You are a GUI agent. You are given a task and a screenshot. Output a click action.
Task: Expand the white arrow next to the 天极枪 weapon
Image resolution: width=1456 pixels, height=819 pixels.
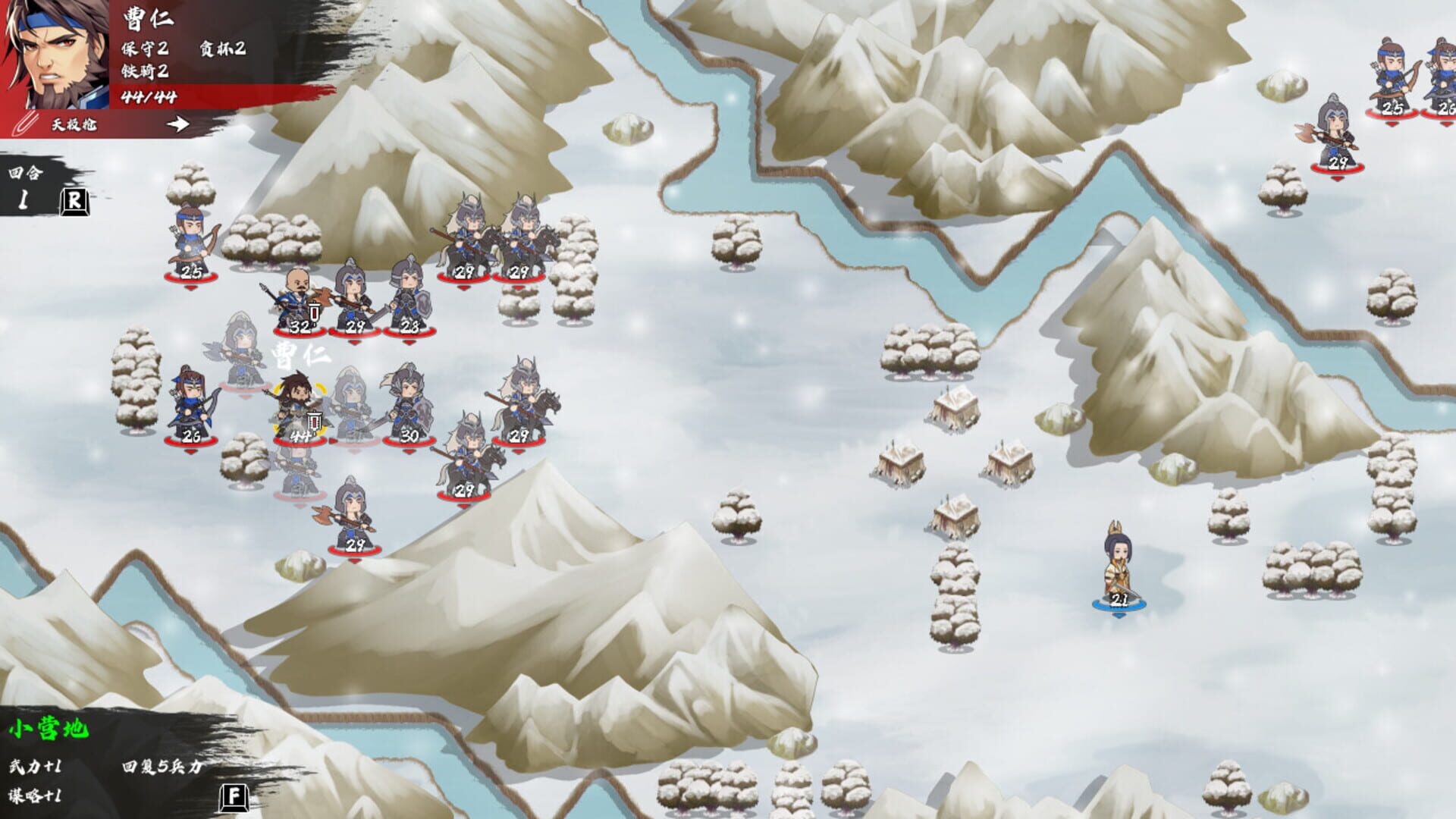click(x=176, y=124)
